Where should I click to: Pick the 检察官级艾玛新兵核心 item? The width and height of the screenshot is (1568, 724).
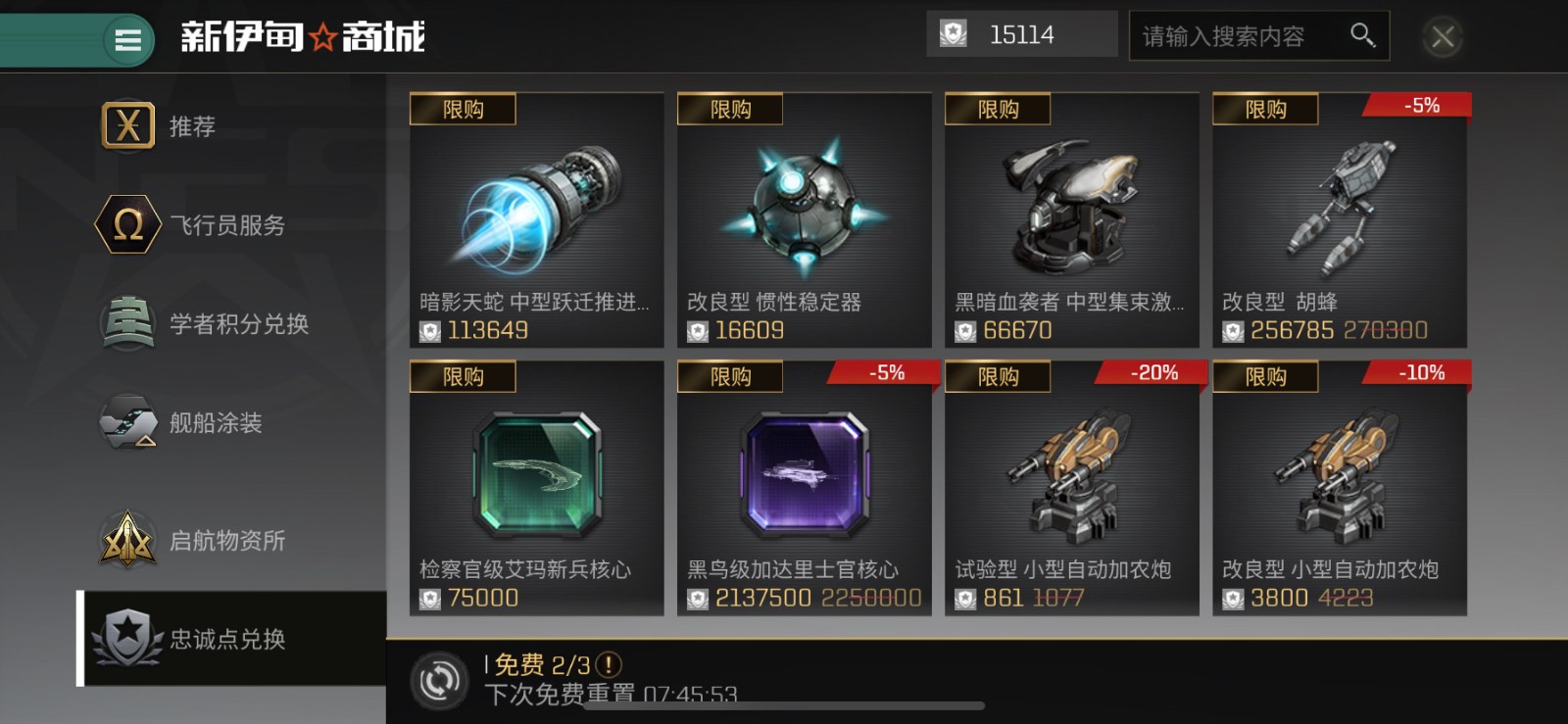click(x=536, y=488)
